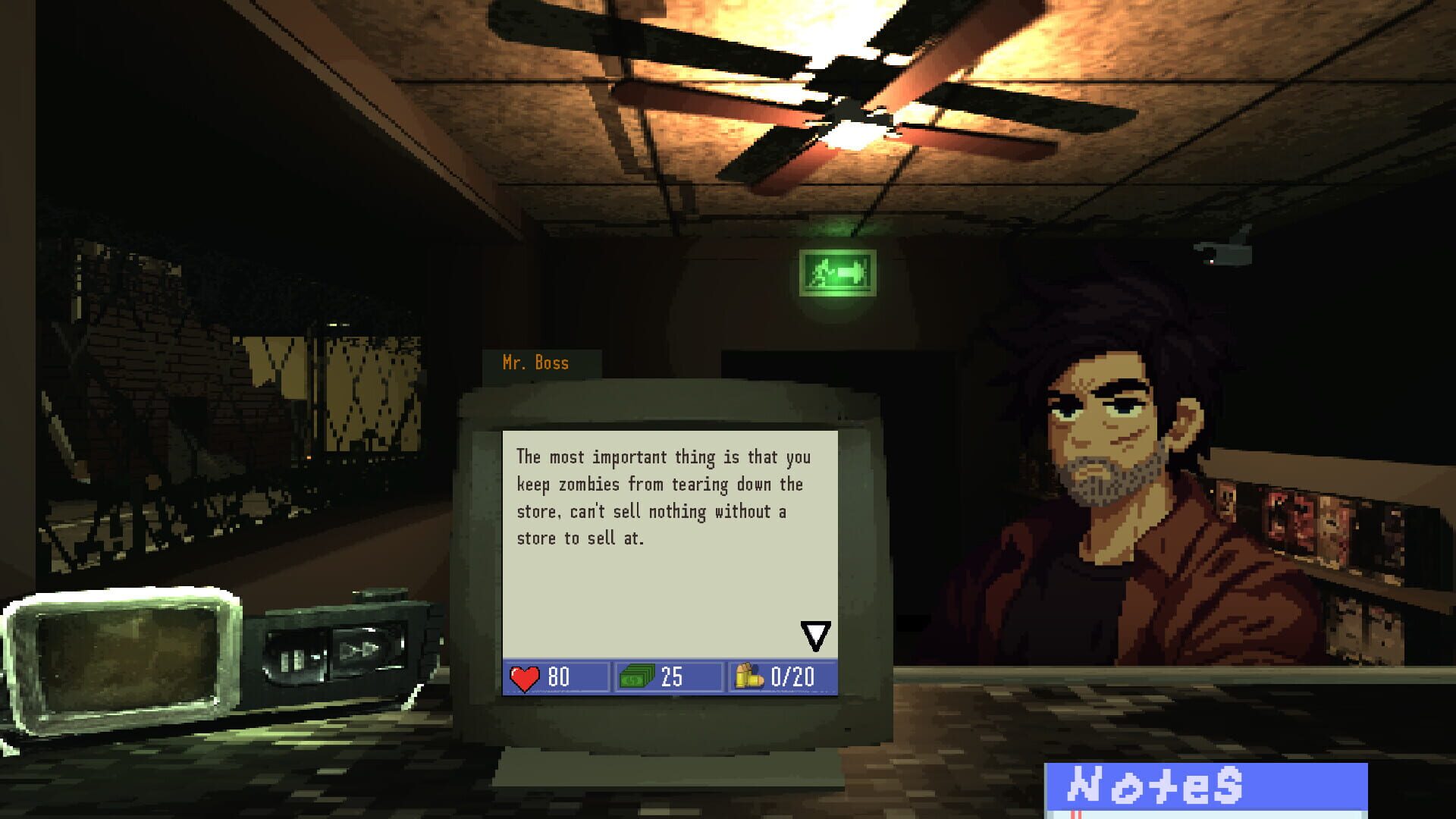
Task: Select the Mr. Boss name tab
Action: pos(536,363)
